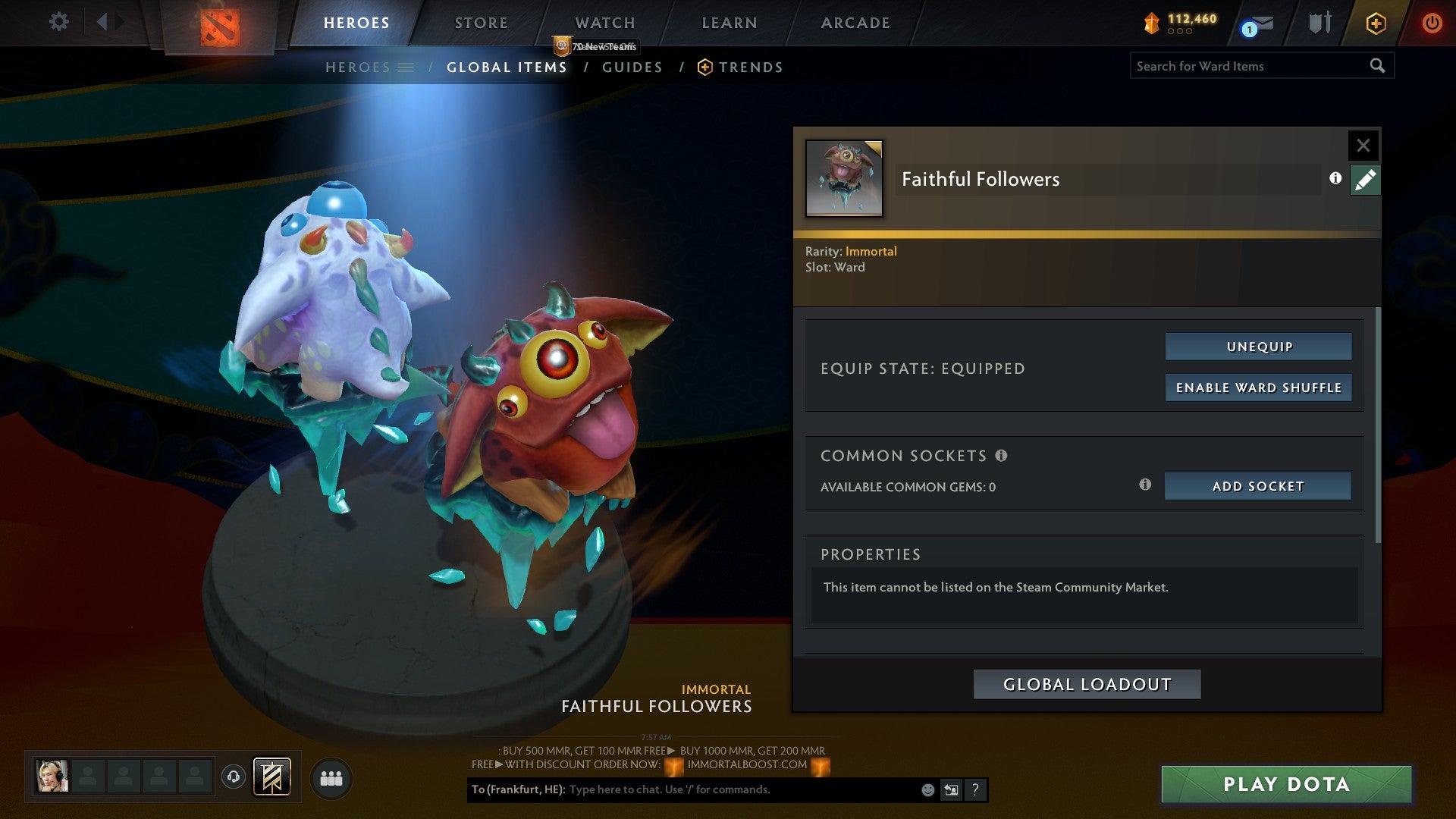The height and width of the screenshot is (819, 1456).
Task: Type in the Search for Ward Items field
Action: (x=1244, y=66)
